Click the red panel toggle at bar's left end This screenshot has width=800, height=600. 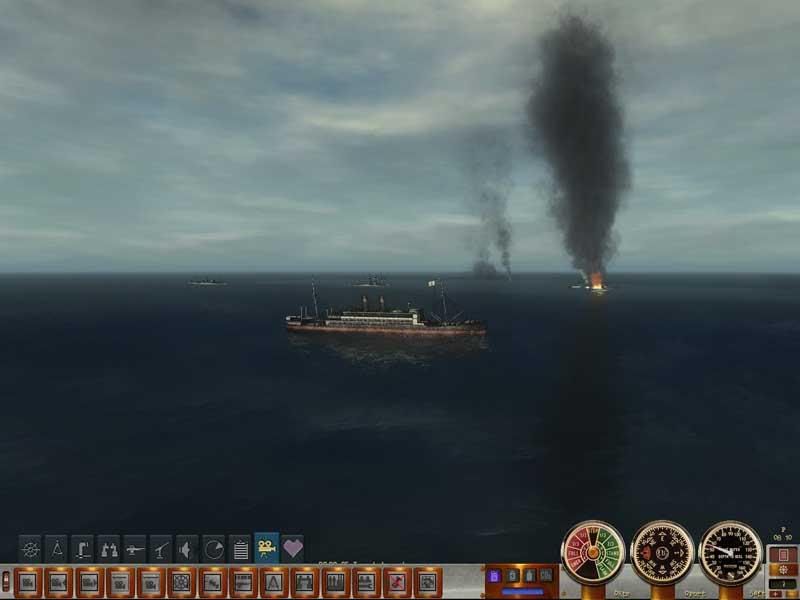click(x=6, y=580)
